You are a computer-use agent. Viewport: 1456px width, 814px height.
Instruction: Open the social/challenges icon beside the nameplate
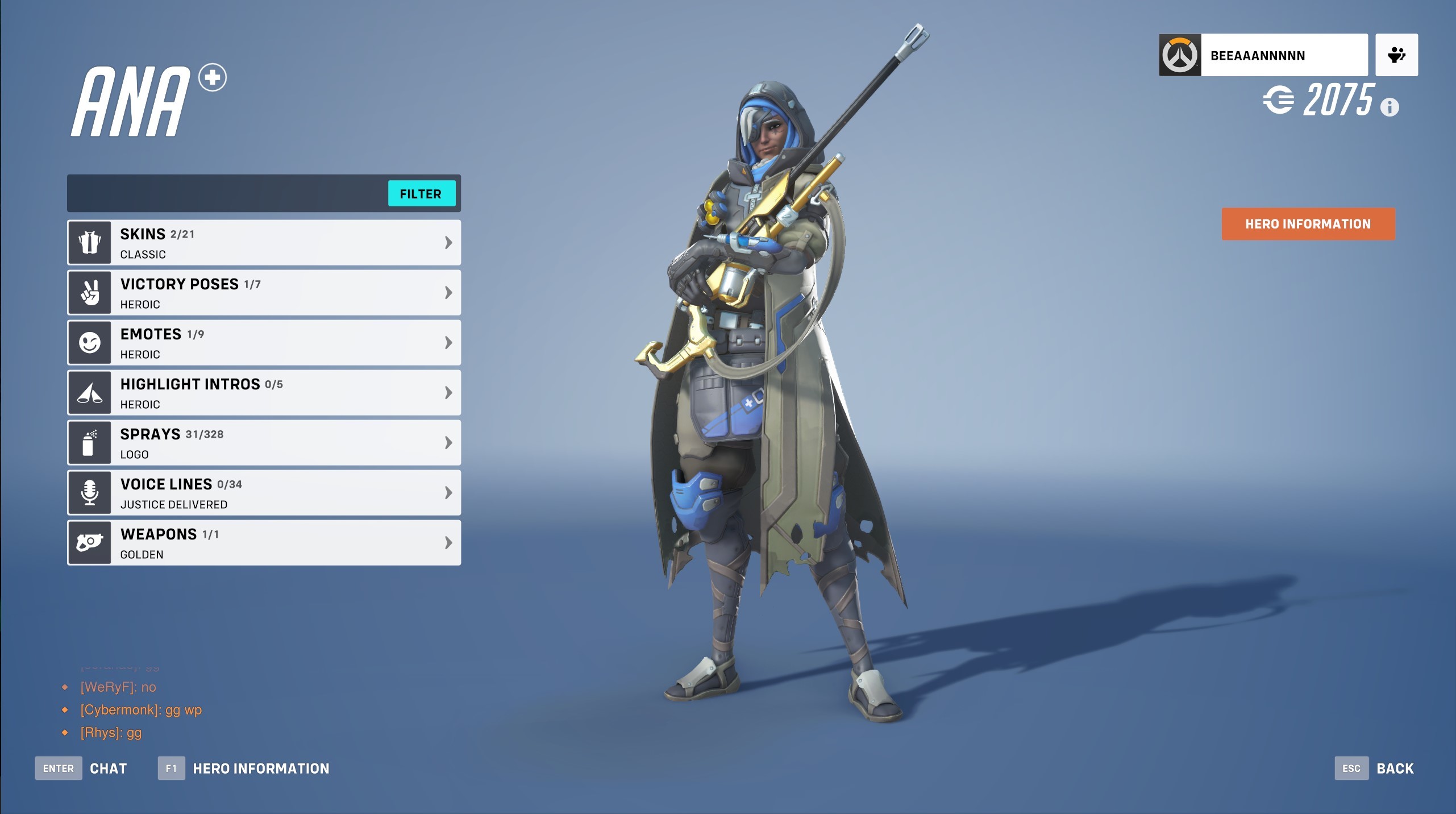pyautogui.click(x=1397, y=55)
